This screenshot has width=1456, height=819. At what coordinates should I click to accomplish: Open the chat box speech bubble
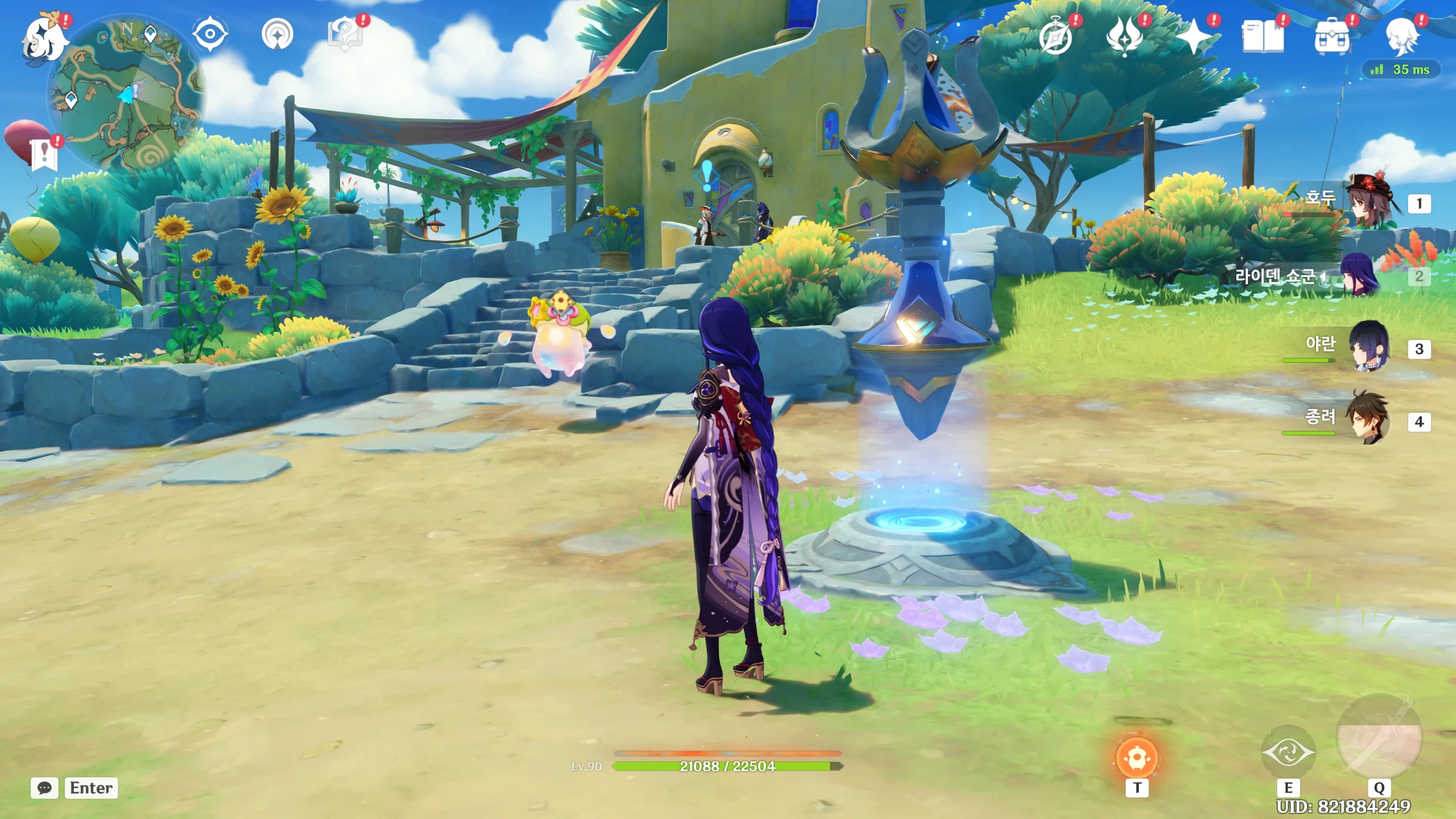(x=44, y=788)
